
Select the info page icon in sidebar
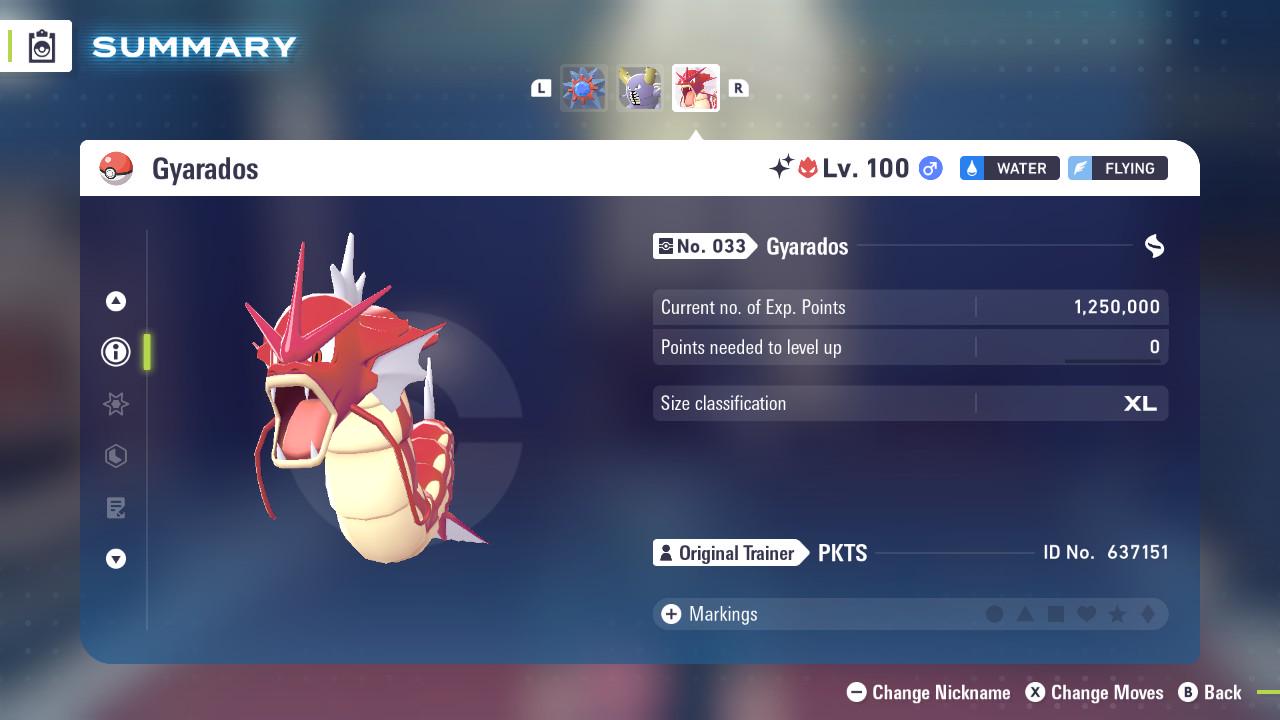(115, 352)
